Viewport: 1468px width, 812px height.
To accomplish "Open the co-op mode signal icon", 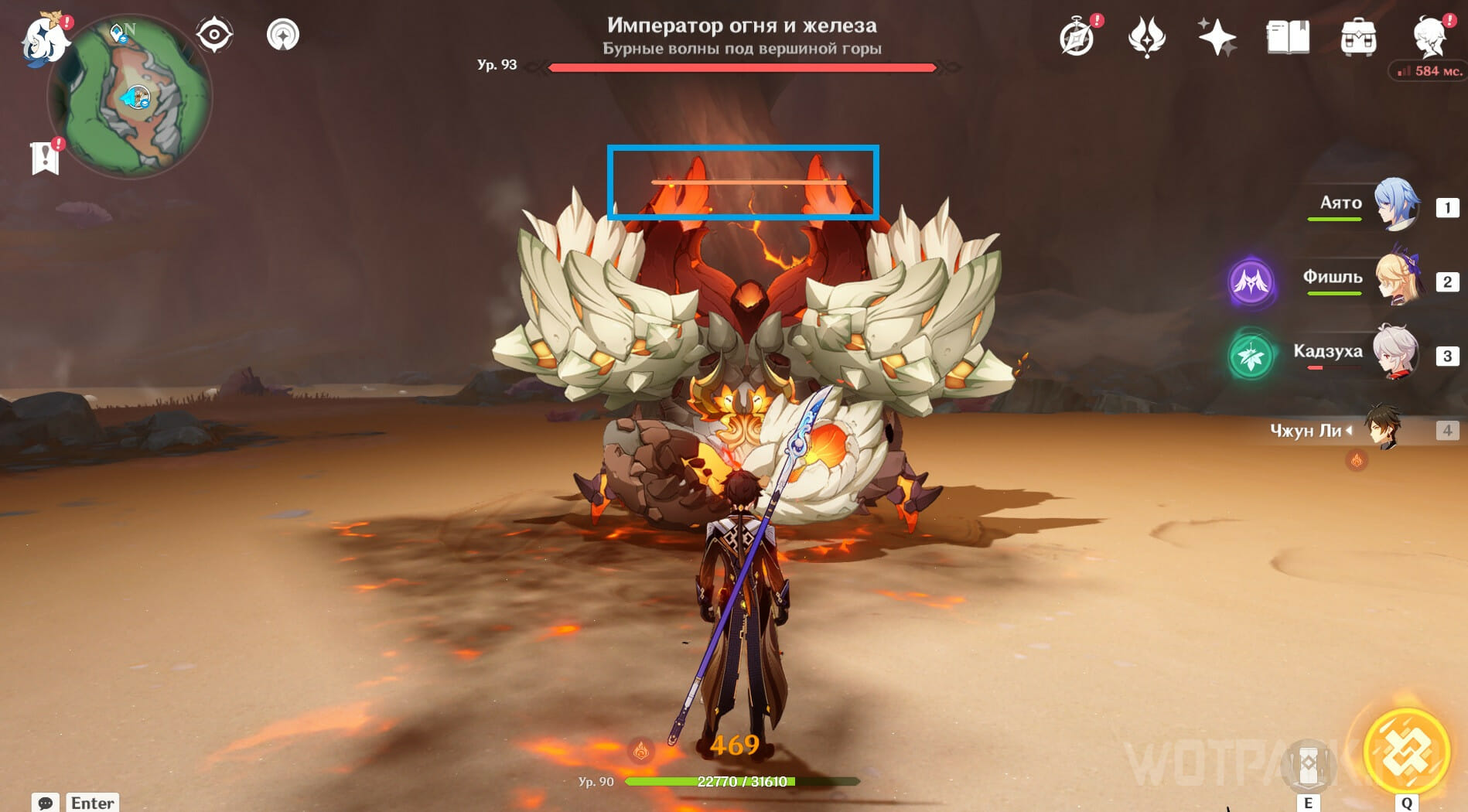I will pyautogui.click(x=283, y=35).
